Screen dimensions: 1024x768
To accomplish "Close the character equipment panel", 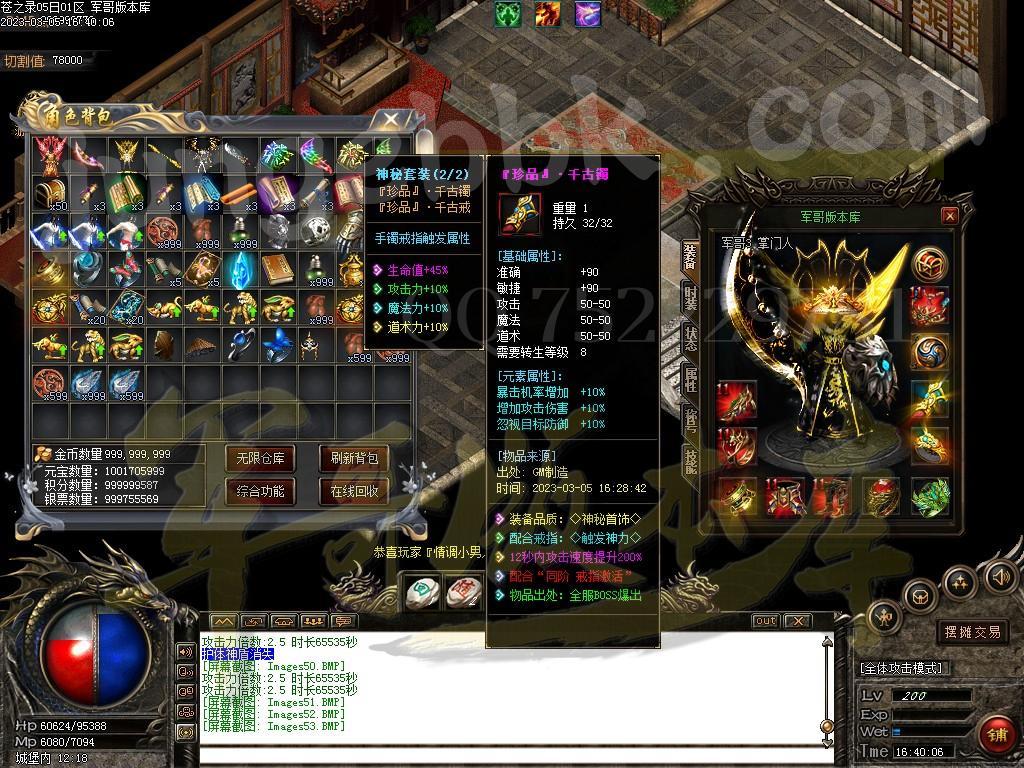I will pyautogui.click(x=950, y=215).
